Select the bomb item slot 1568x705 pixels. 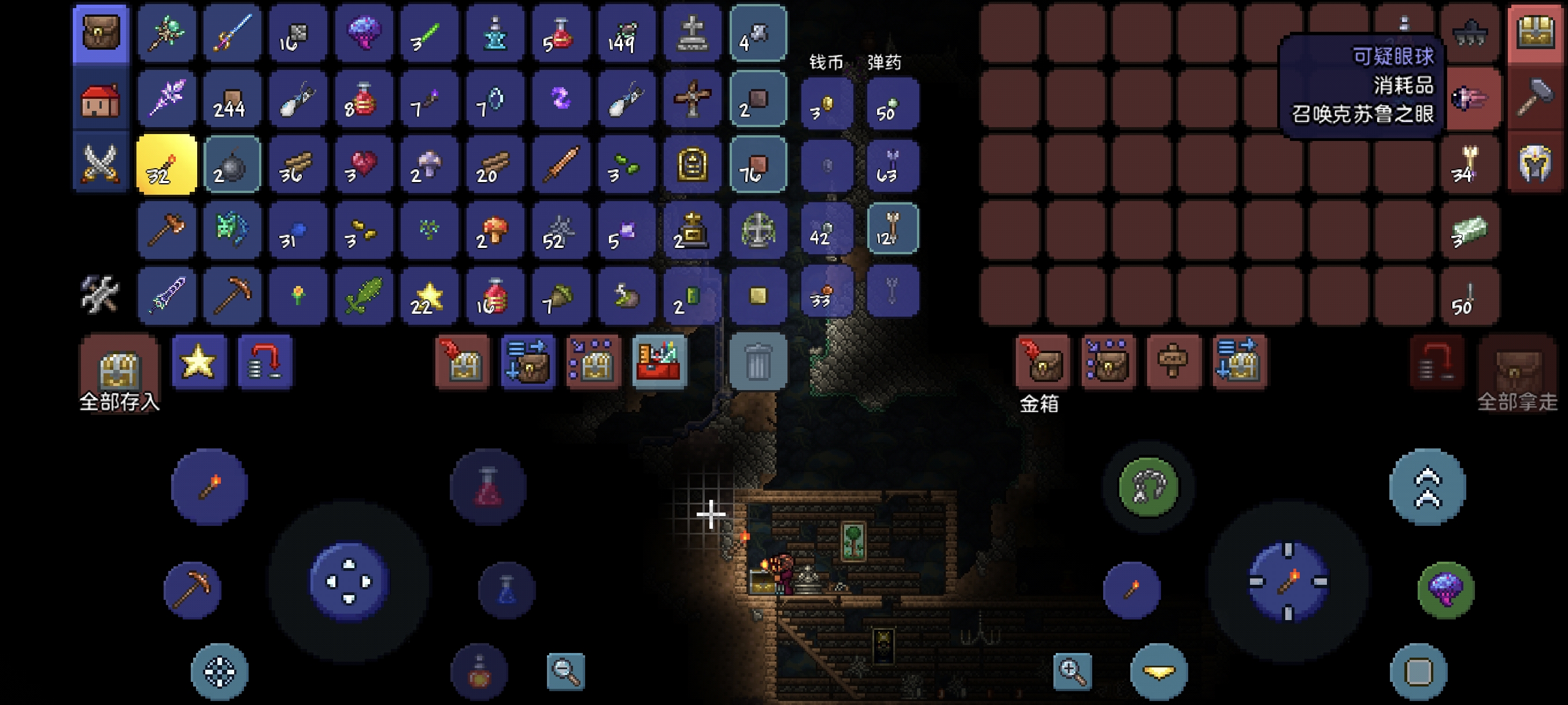click(232, 164)
